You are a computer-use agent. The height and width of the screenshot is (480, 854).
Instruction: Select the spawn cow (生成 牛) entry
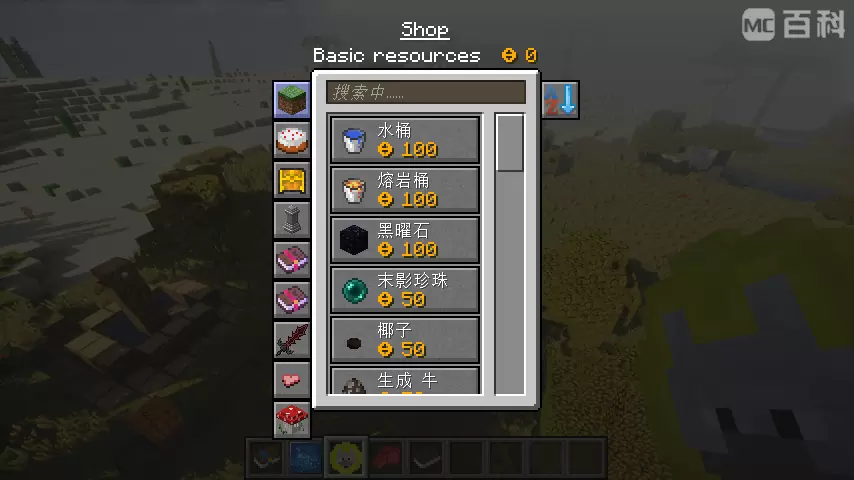405,381
